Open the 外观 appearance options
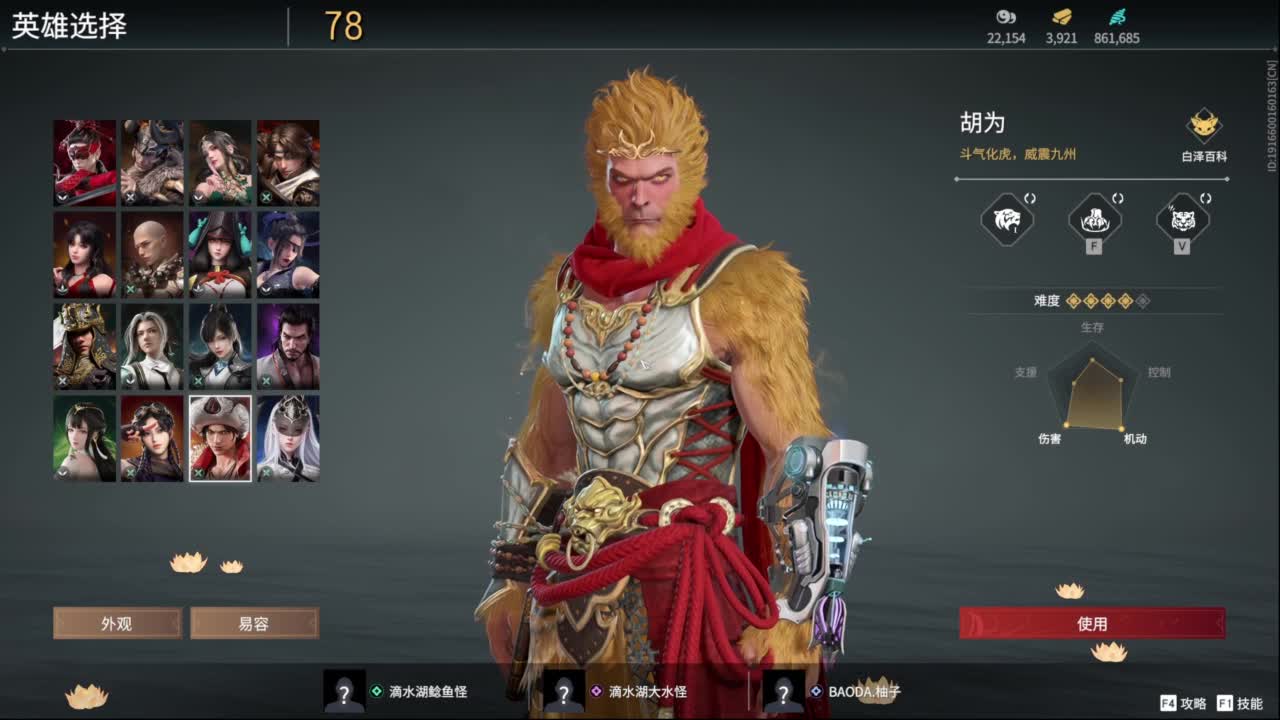 [x=117, y=623]
